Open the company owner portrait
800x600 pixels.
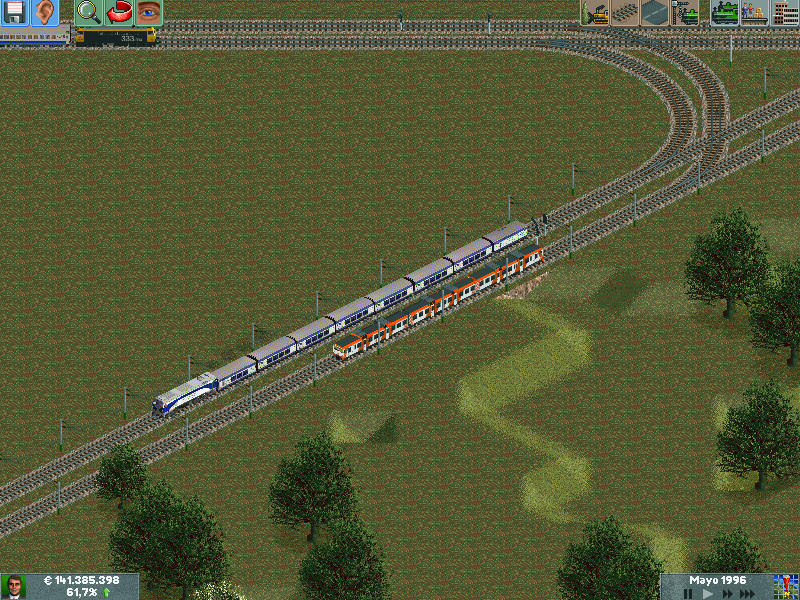point(14,586)
